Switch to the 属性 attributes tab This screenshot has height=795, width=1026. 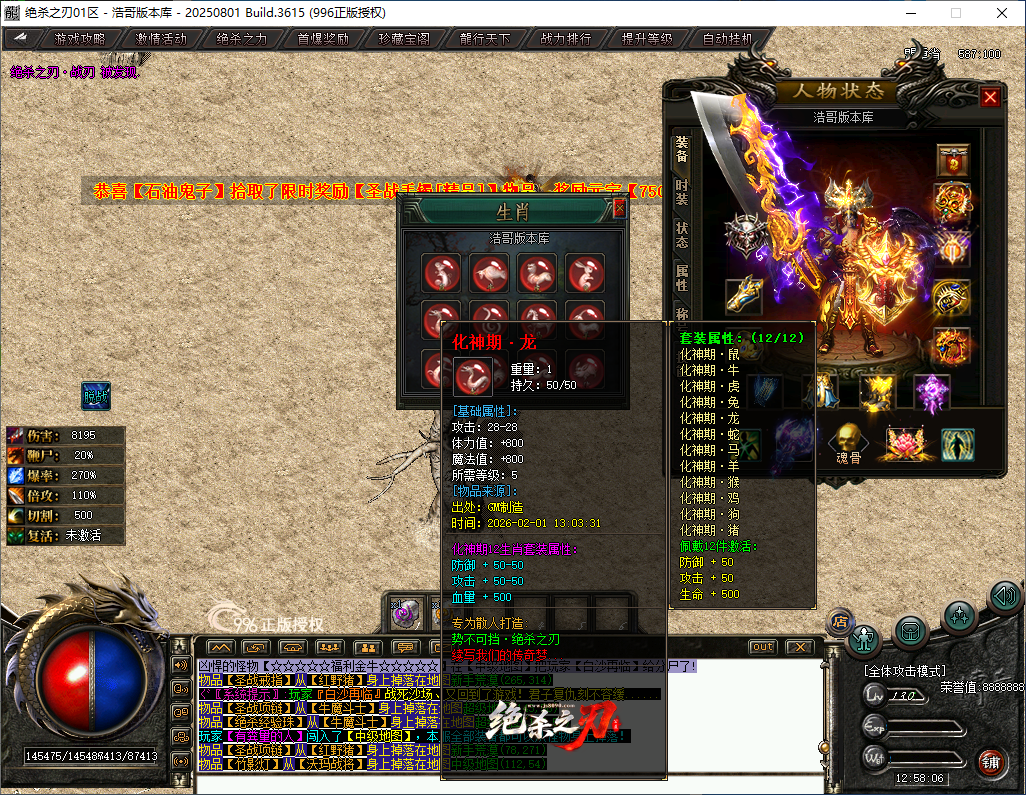[681, 277]
